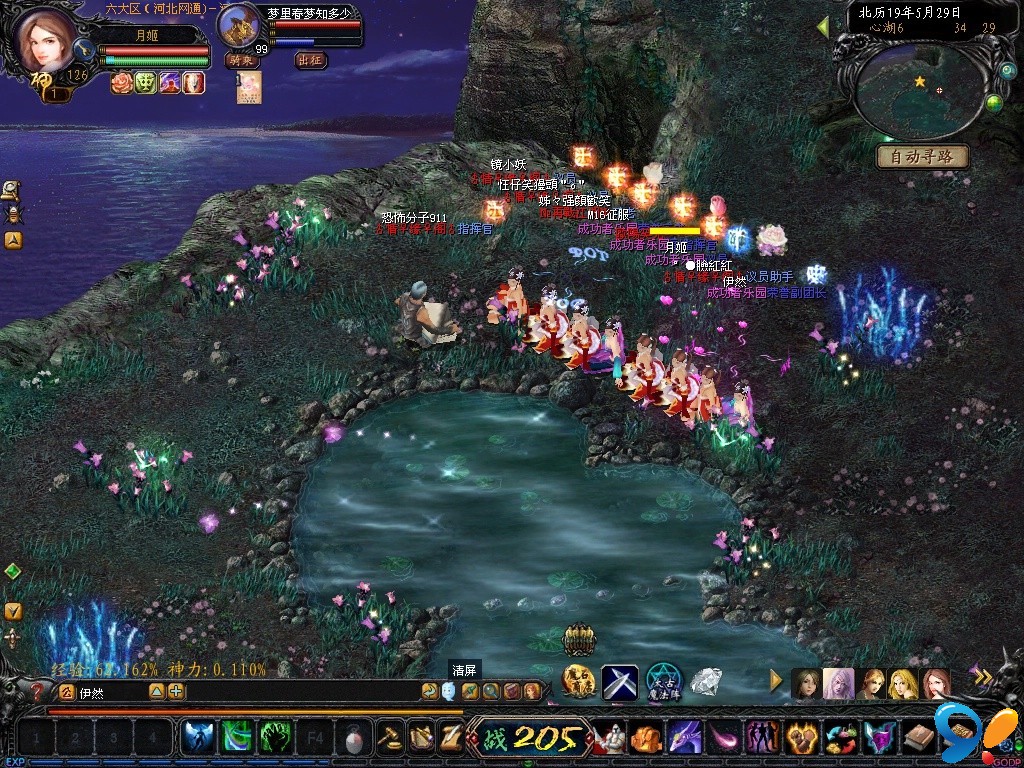Open the 太古魔法阵 magic circle icon
The height and width of the screenshot is (768, 1024).
tap(663, 682)
